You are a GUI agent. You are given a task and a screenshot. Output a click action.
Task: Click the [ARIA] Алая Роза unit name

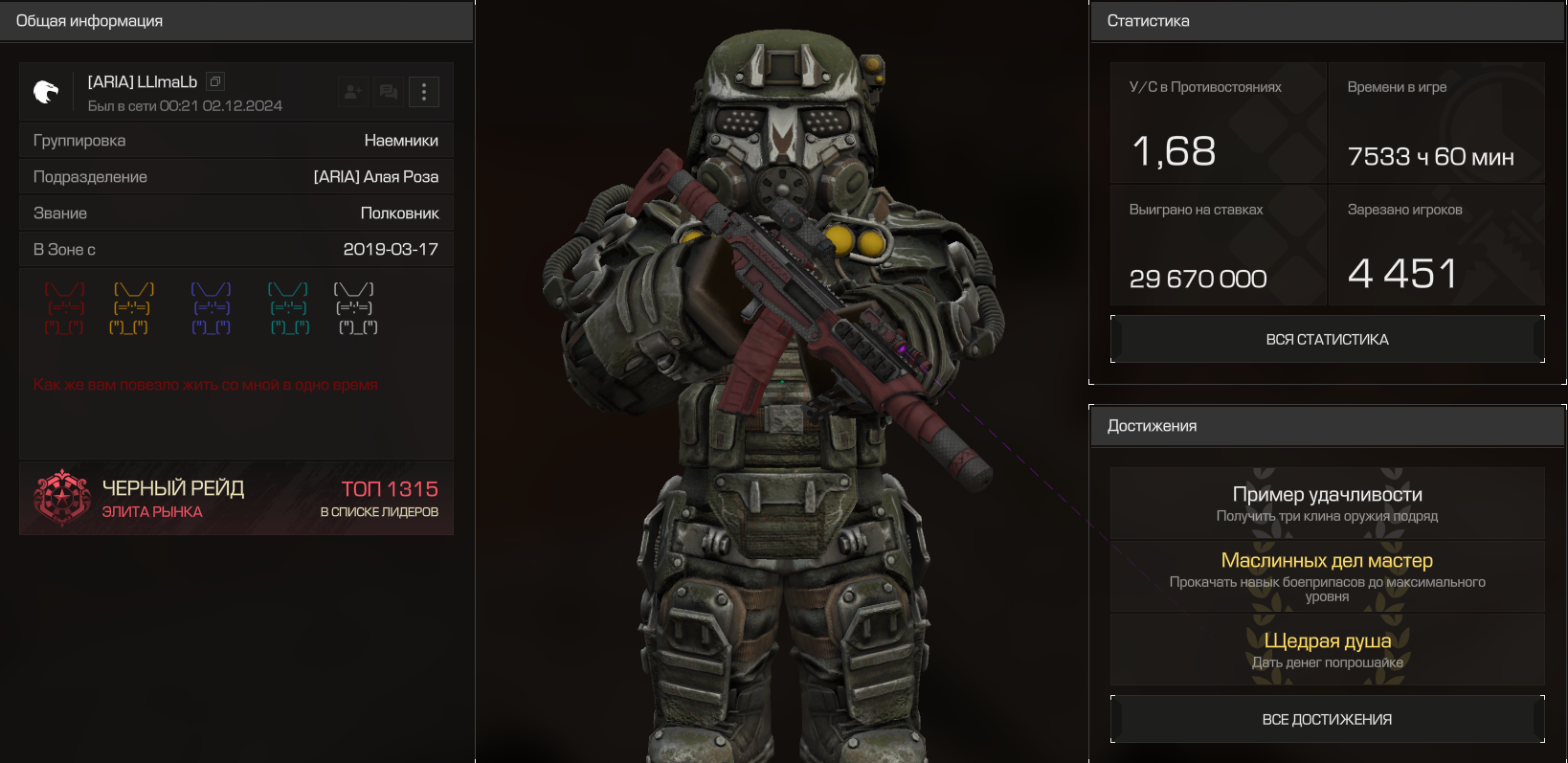(376, 177)
